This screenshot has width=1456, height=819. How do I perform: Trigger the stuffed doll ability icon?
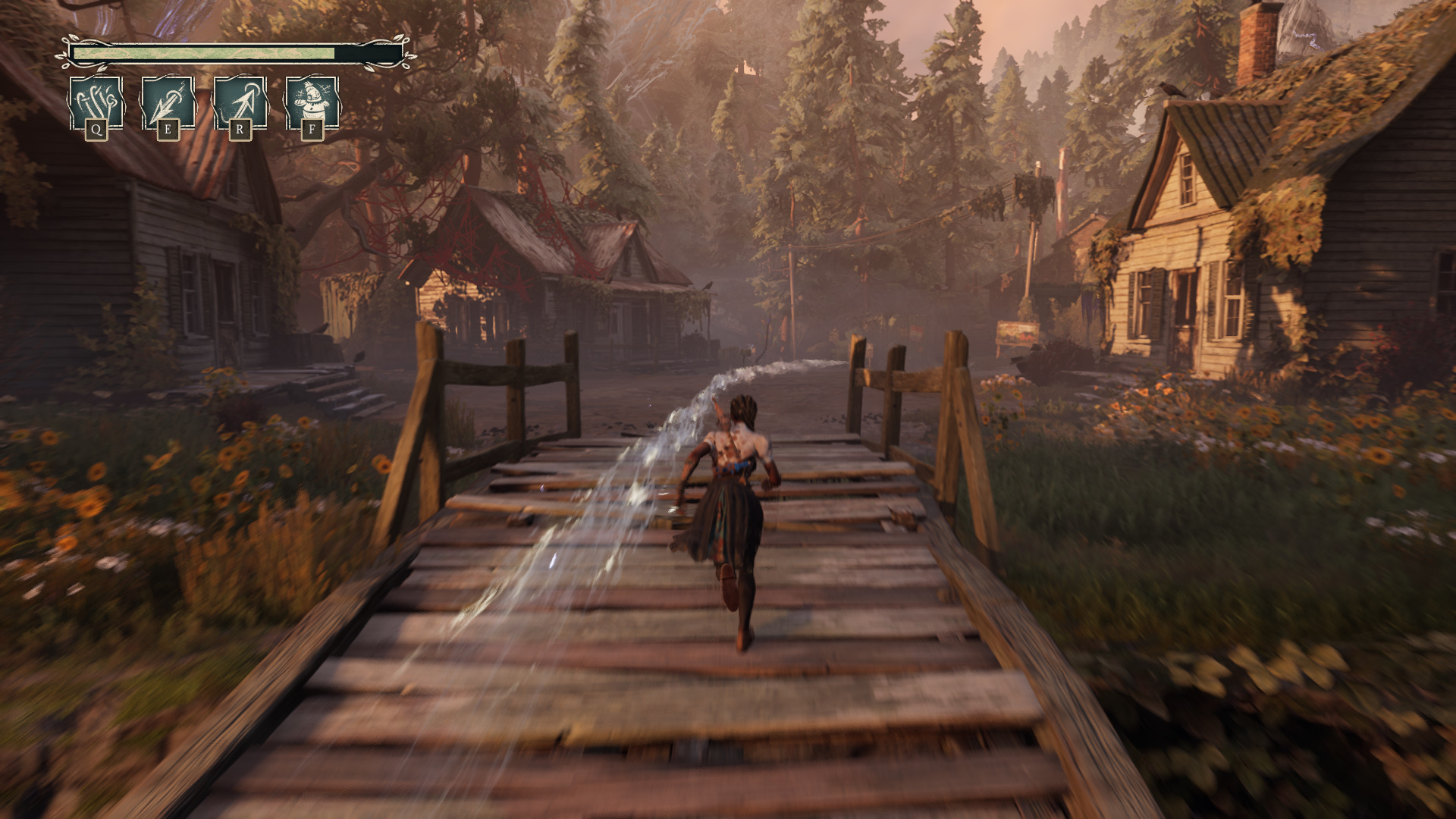click(x=312, y=103)
